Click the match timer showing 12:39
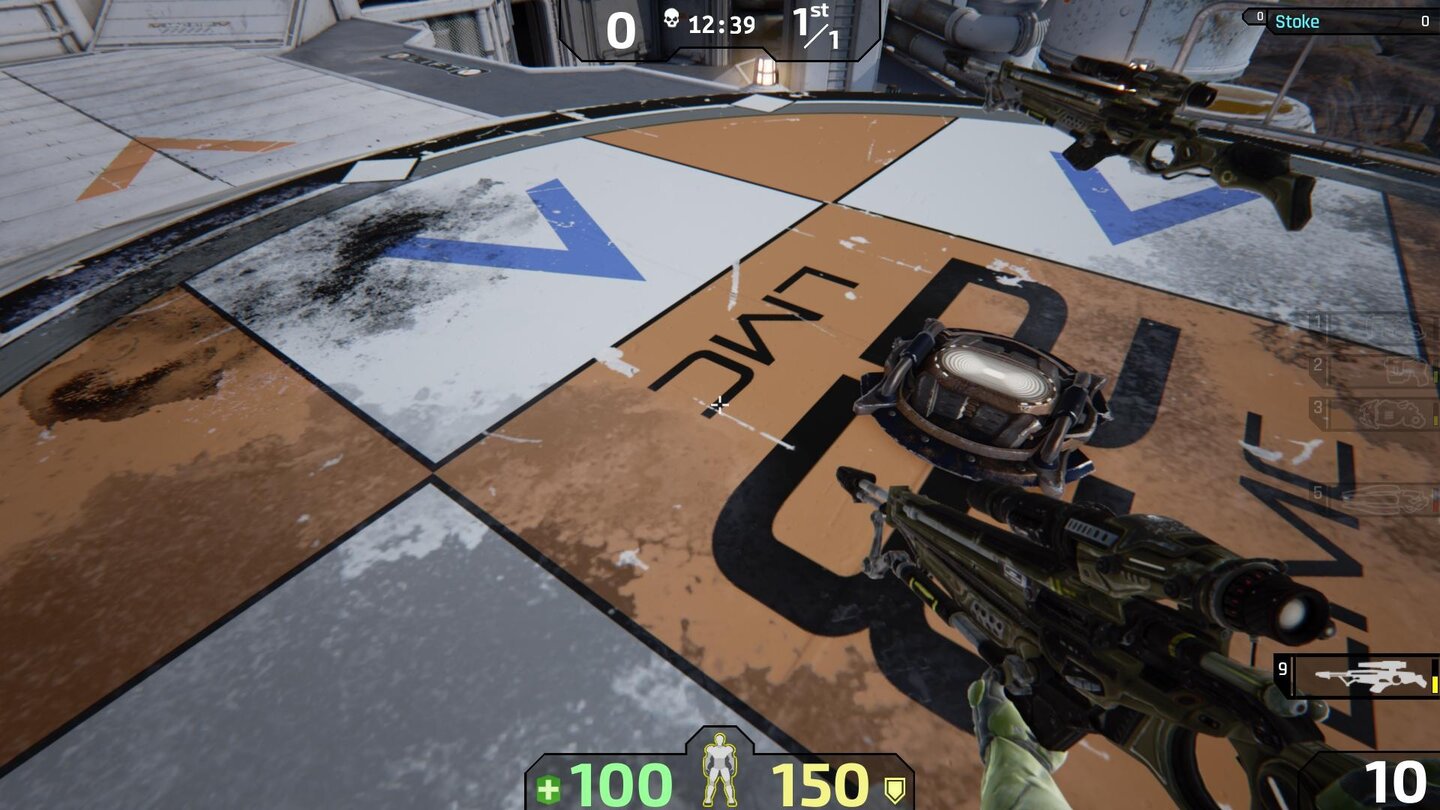The height and width of the screenshot is (810, 1440). coord(721,24)
